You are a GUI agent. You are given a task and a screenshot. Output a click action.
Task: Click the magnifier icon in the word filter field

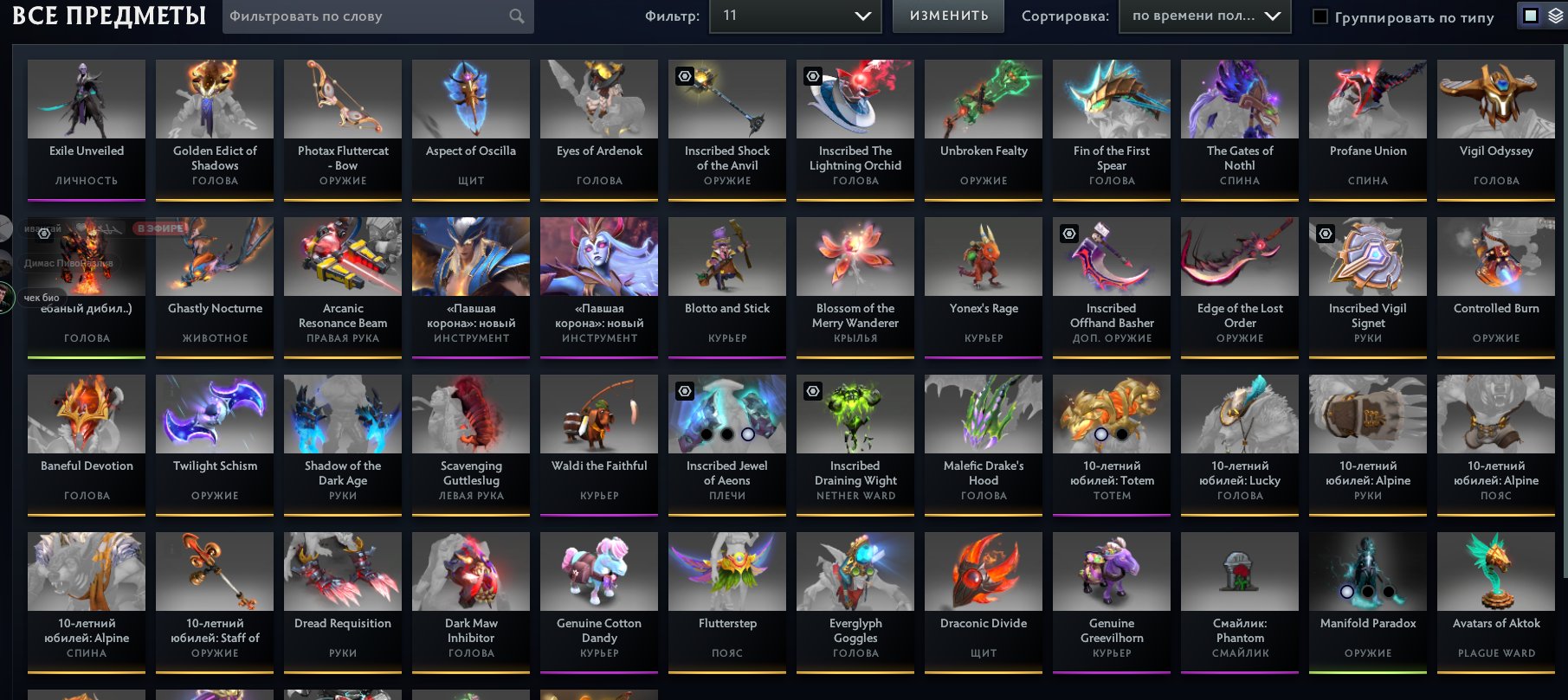click(516, 16)
